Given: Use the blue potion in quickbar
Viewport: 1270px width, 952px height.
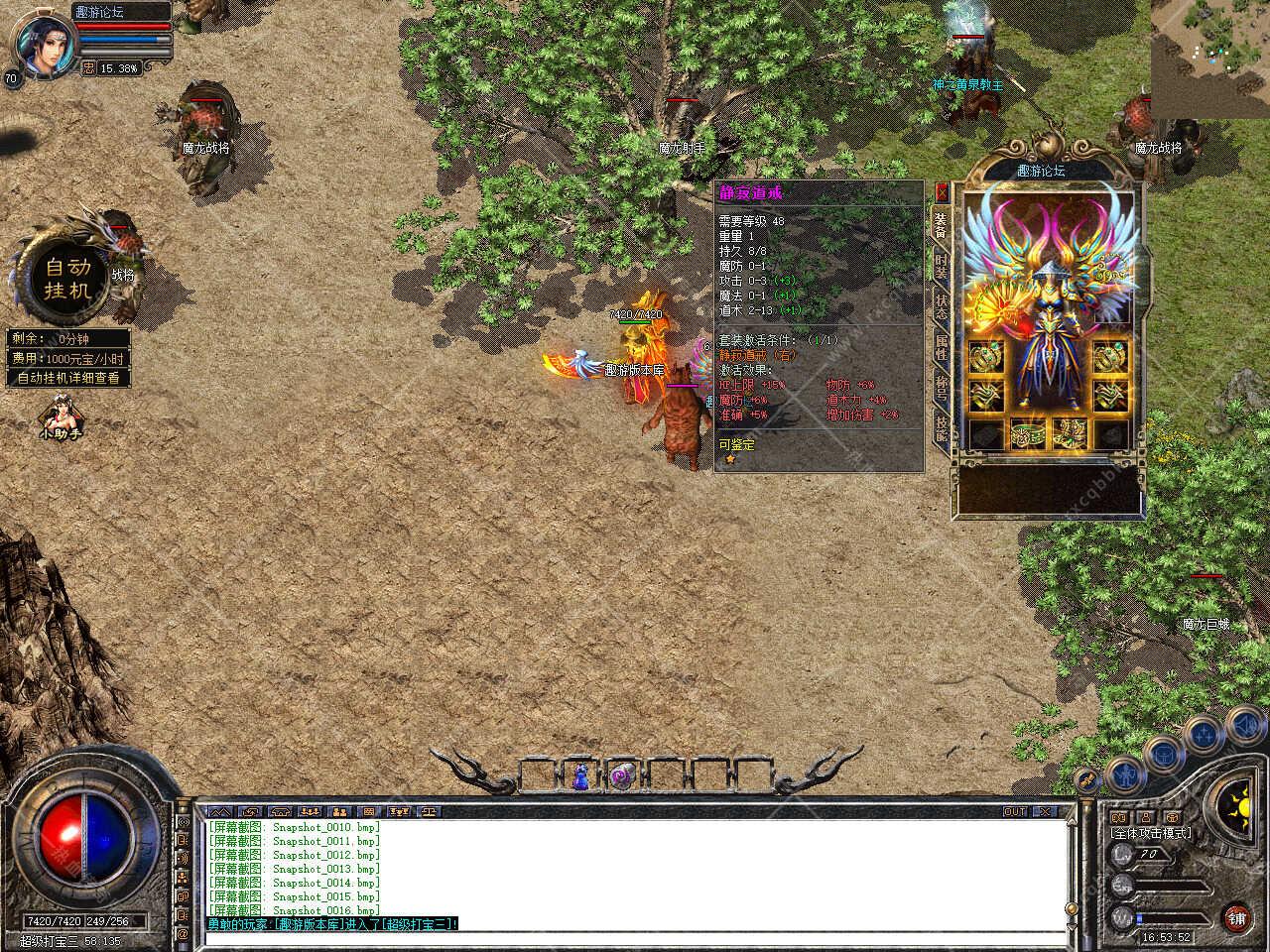Looking at the screenshot, I should [x=580, y=776].
